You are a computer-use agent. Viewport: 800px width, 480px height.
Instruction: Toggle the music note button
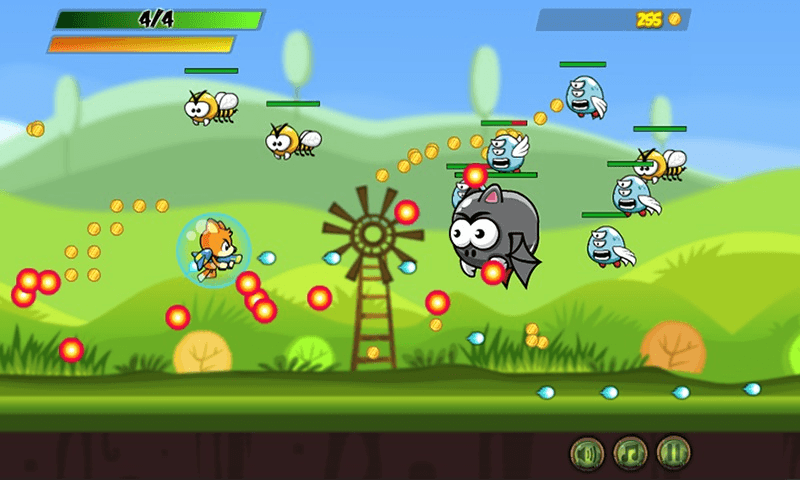pyautogui.click(x=630, y=454)
